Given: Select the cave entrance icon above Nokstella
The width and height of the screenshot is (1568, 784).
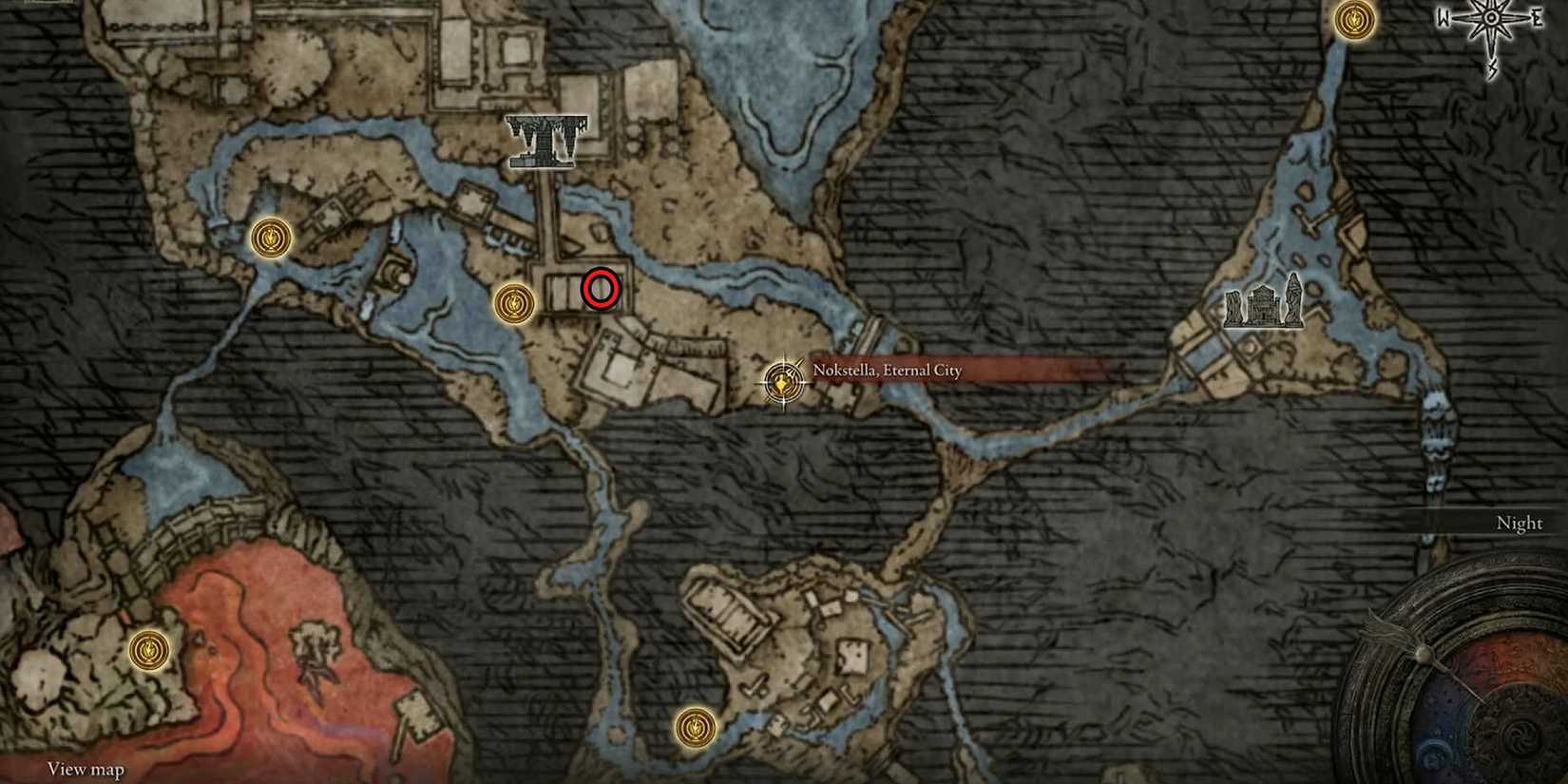Looking at the screenshot, I should pyautogui.click(x=545, y=140).
